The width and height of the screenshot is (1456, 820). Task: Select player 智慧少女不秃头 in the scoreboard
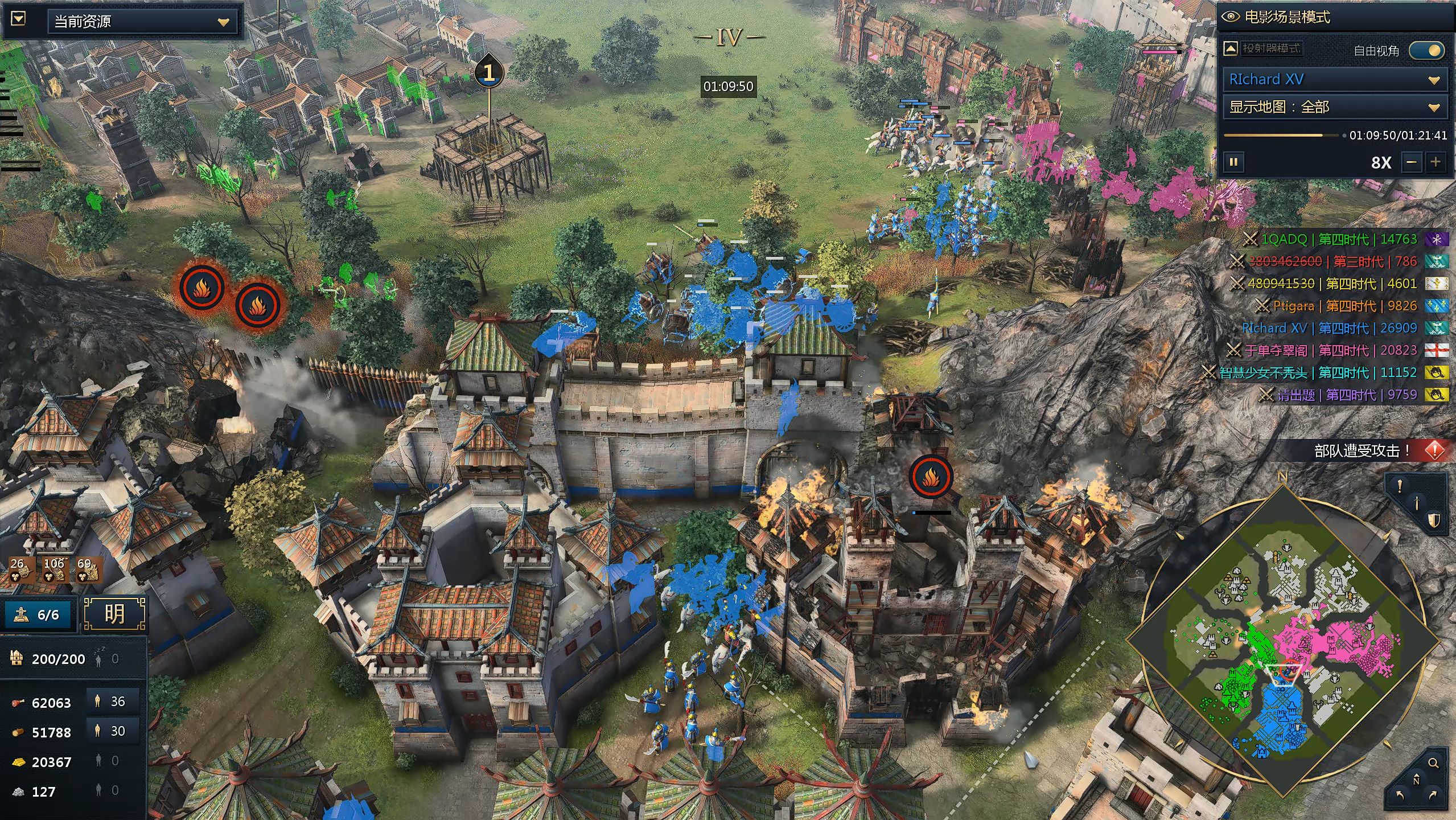pyautogui.click(x=1264, y=372)
